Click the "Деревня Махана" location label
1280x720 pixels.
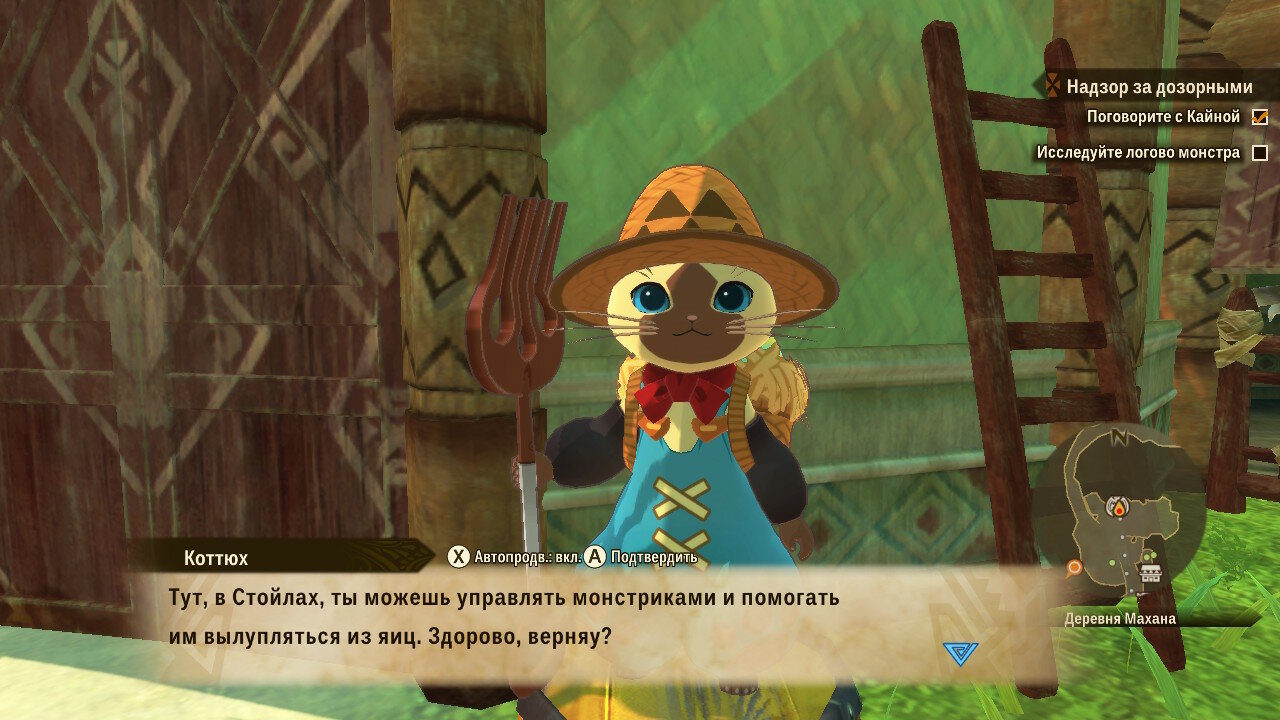point(1120,619)
